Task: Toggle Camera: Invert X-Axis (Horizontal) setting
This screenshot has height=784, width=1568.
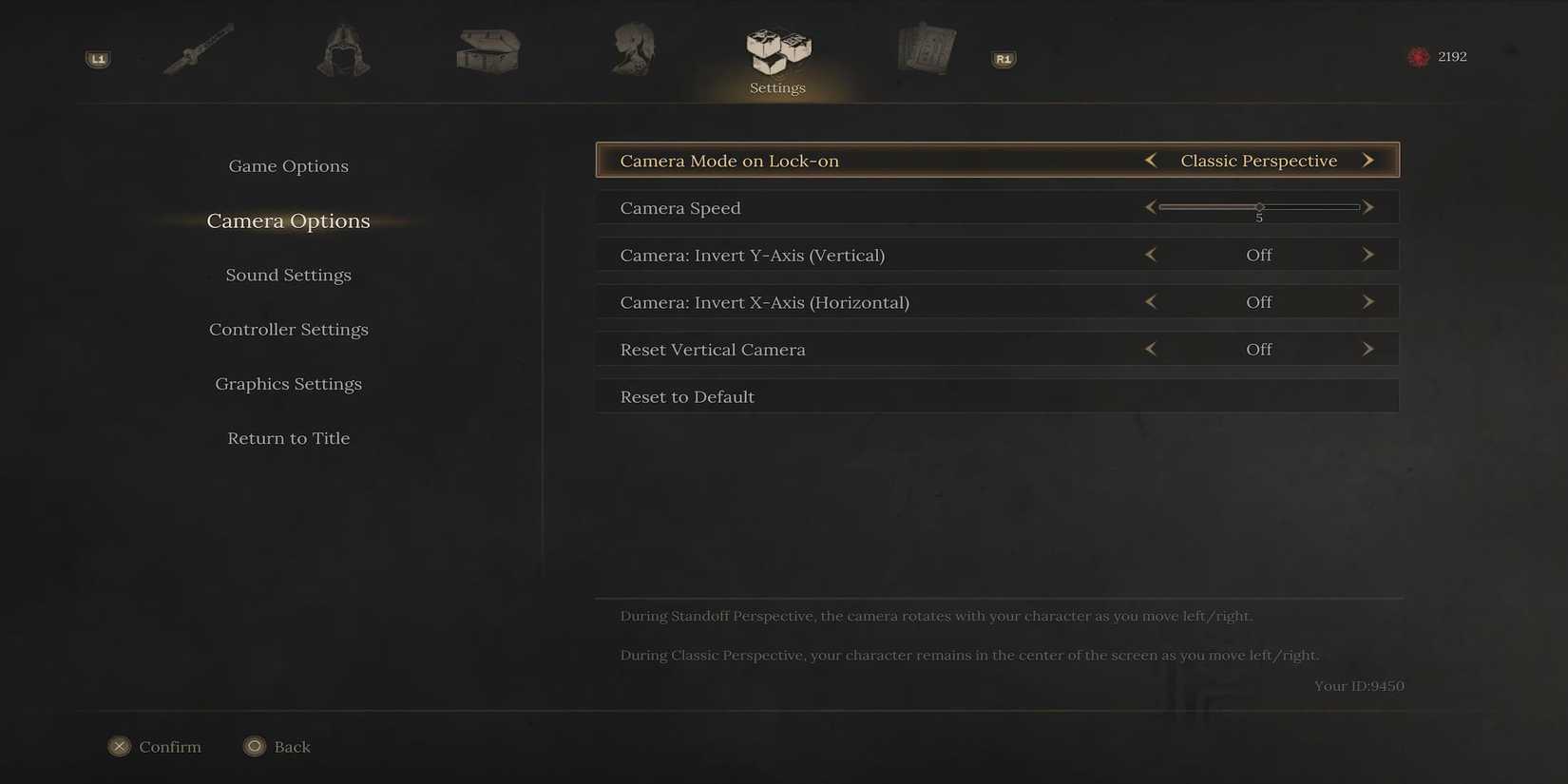Action: [1258, 301]
